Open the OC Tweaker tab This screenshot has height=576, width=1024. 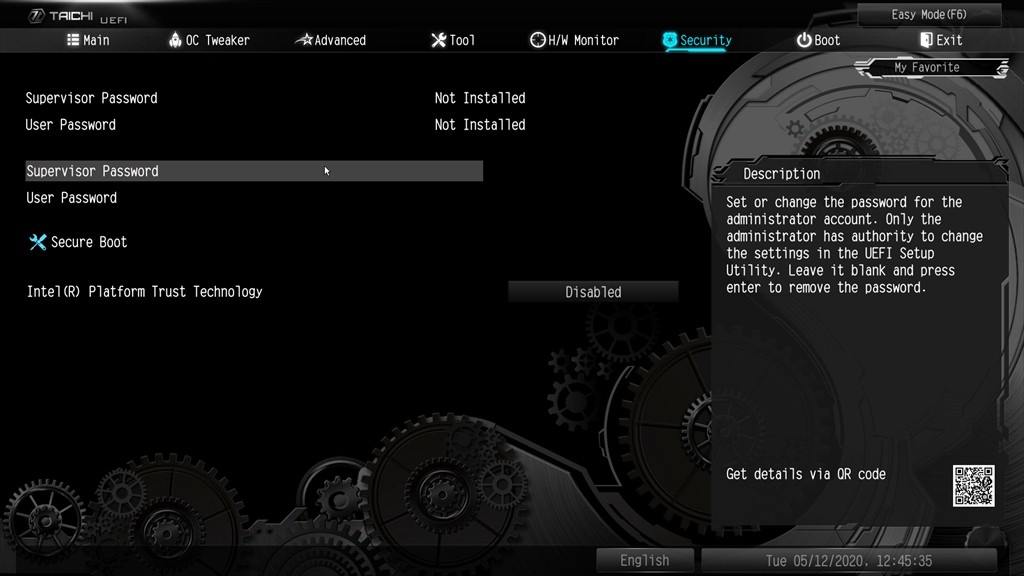click(x=209, y=40)
